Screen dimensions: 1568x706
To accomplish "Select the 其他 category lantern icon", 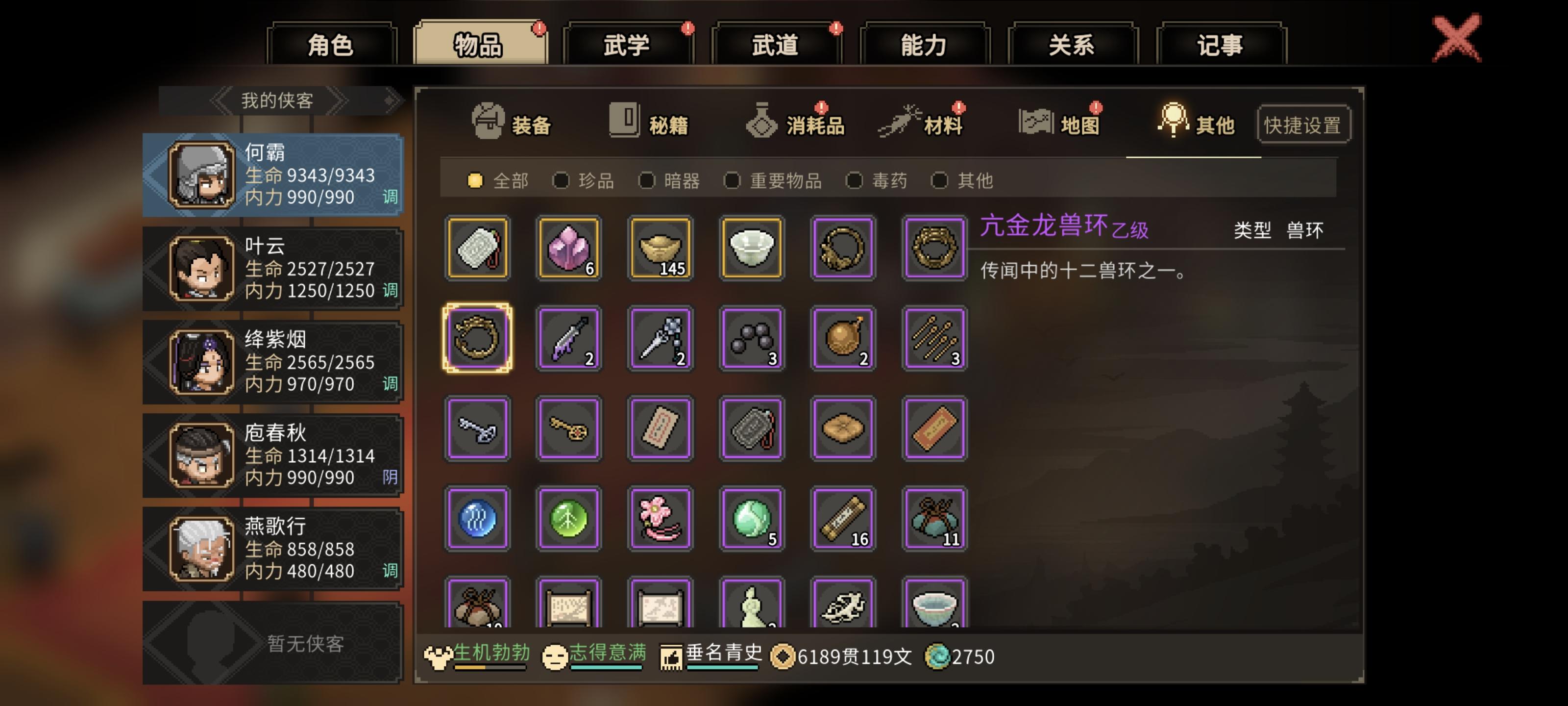I will 1172,120.
